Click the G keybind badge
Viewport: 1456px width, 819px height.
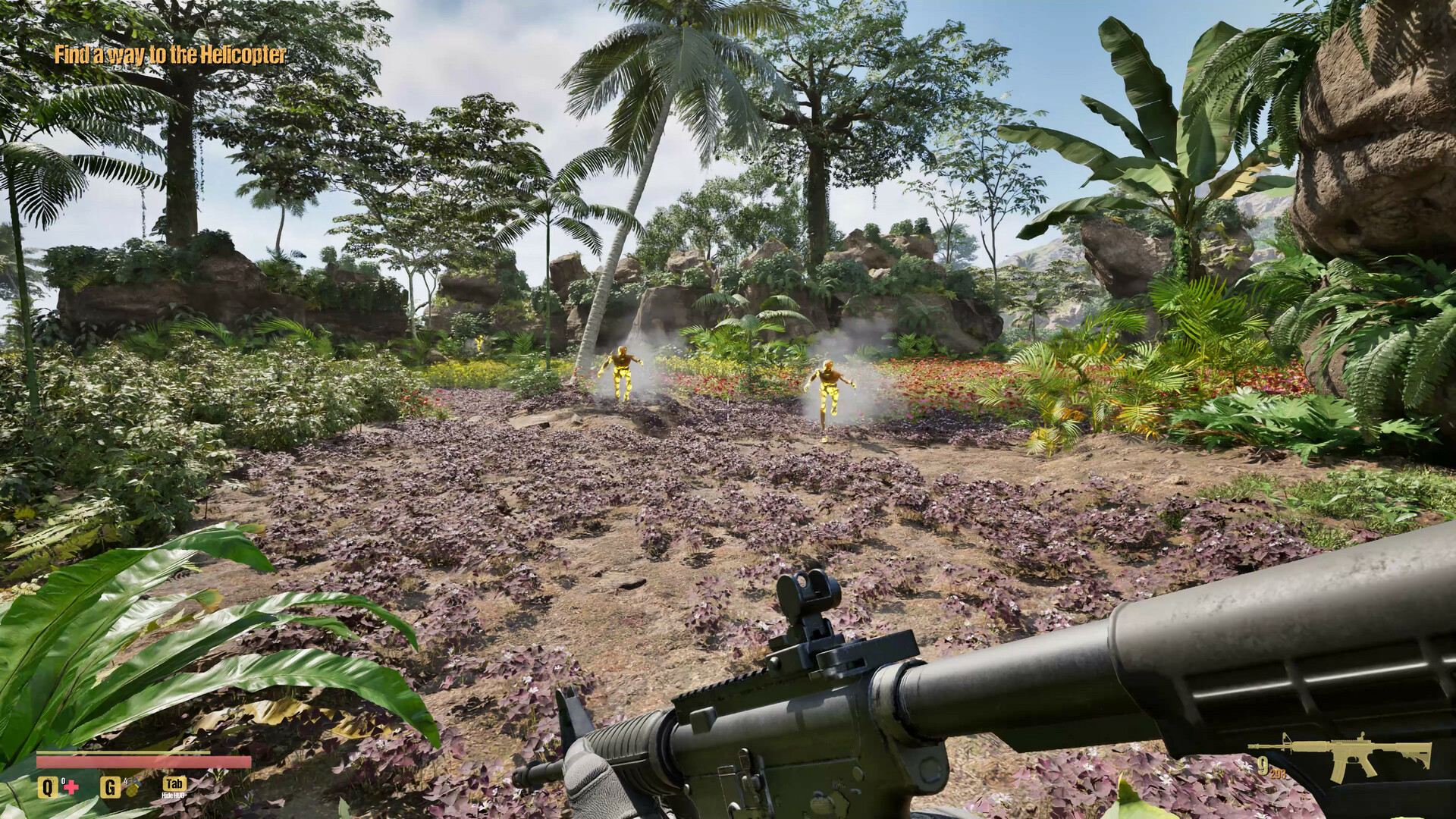point(111,789)
